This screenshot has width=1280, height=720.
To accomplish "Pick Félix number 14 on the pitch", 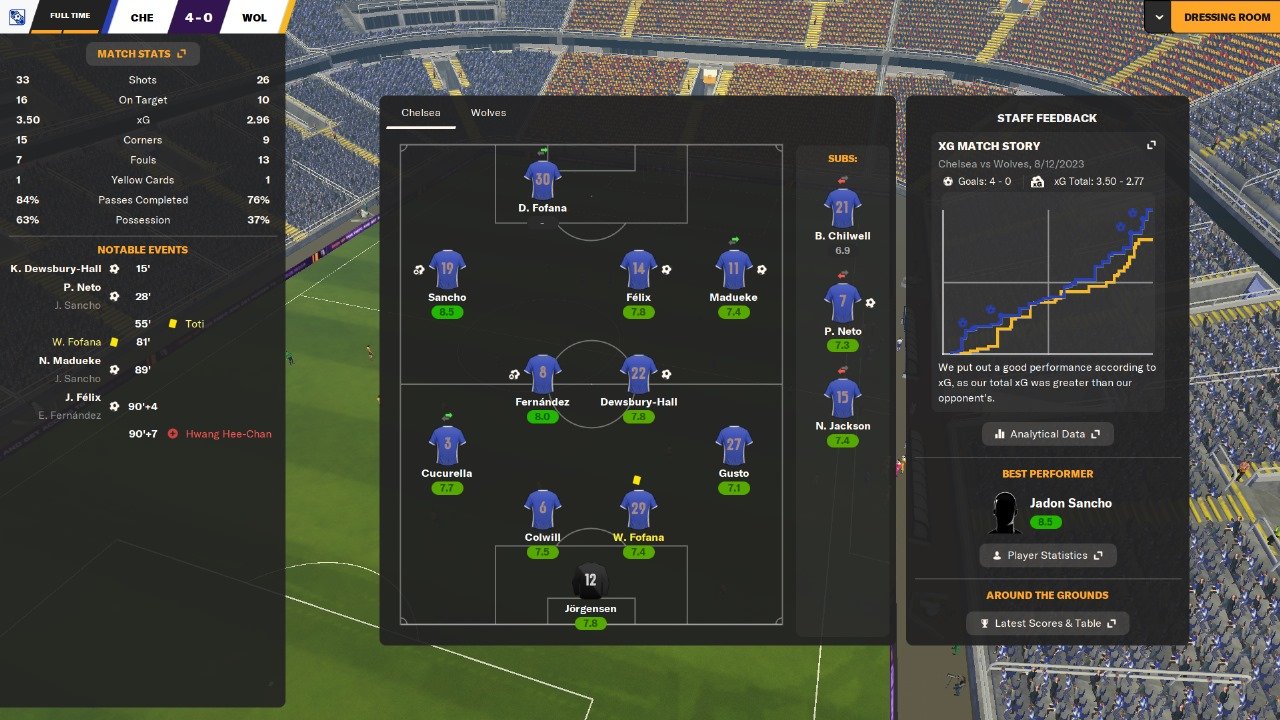I will 638,270.
